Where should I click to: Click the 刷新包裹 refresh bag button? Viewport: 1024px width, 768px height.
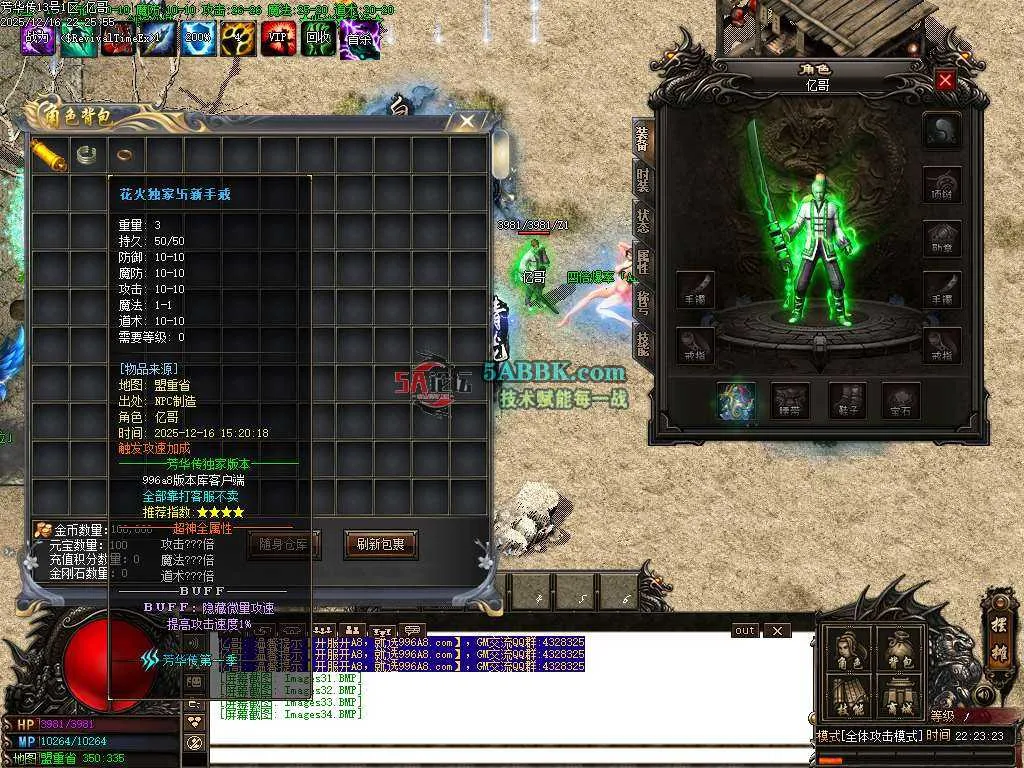pos(380,545)
